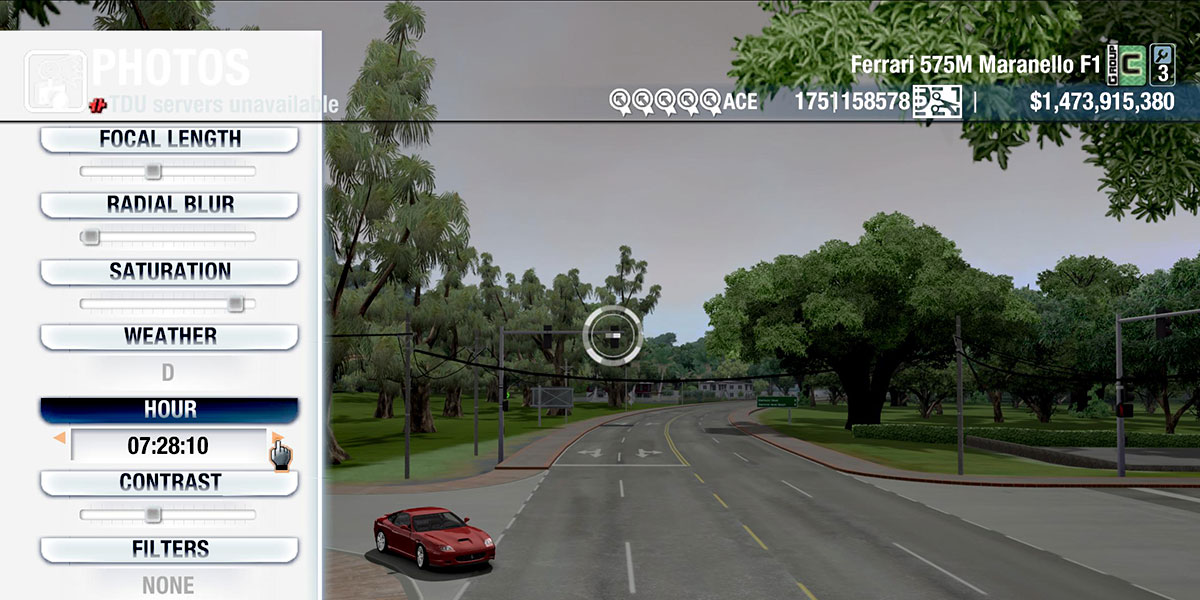Open the Filters option
Screen dimensions: 1200x600
[169, 549]
